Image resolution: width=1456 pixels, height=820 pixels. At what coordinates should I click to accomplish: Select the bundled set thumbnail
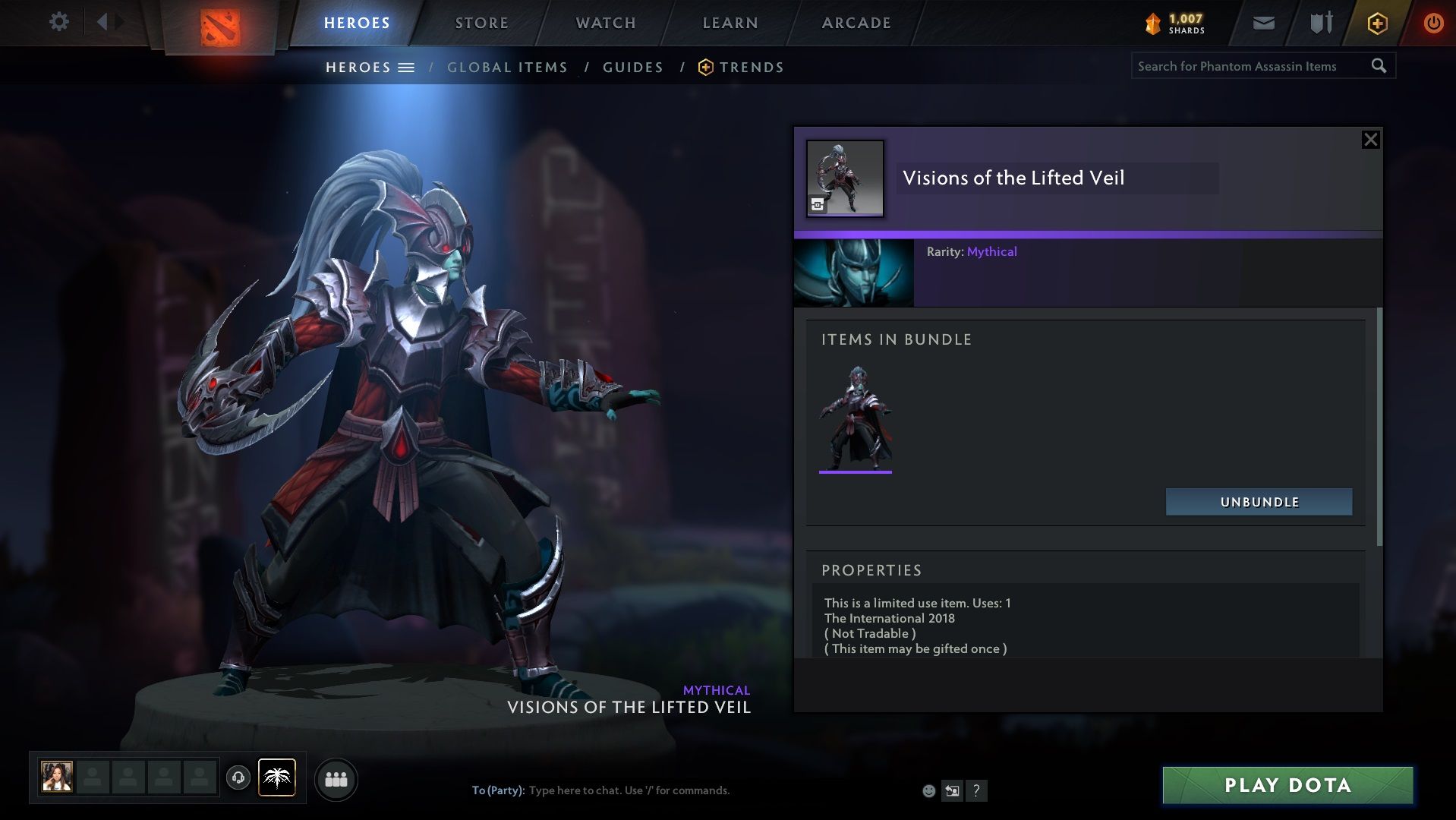856,418
